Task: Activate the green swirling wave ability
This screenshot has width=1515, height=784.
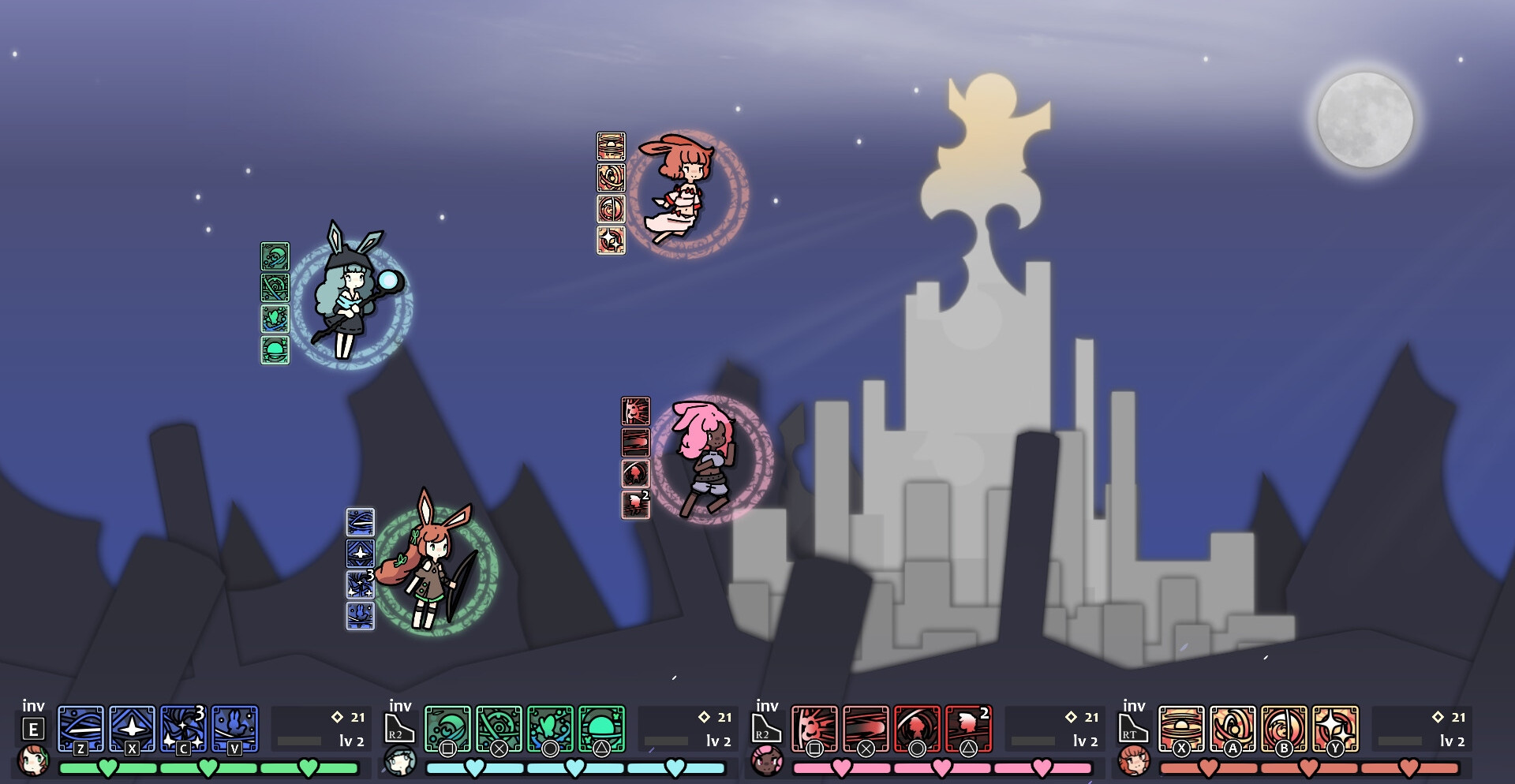Action: pos(447,727)
